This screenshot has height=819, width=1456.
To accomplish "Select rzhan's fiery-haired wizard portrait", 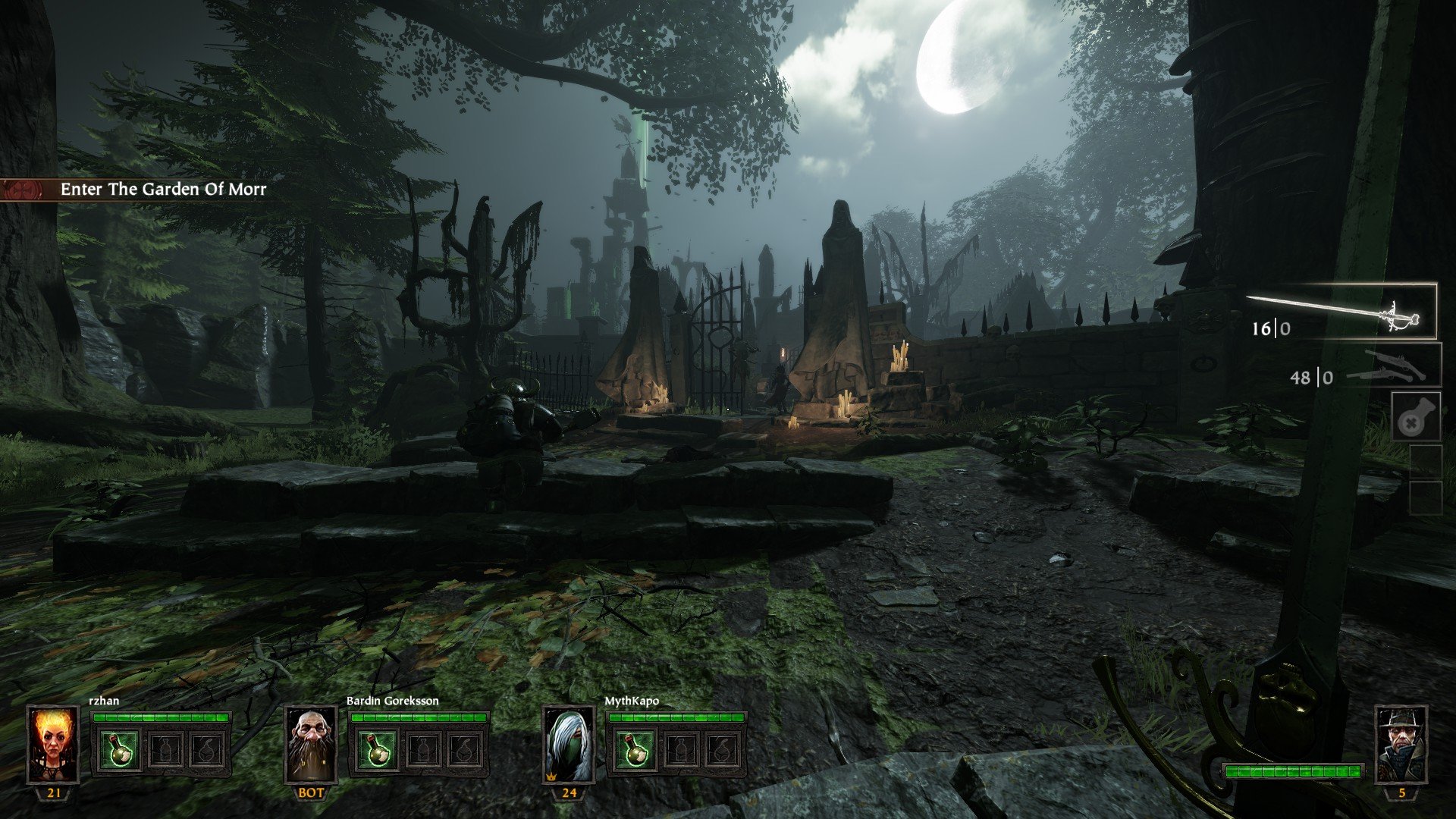I will coord(53,744).
